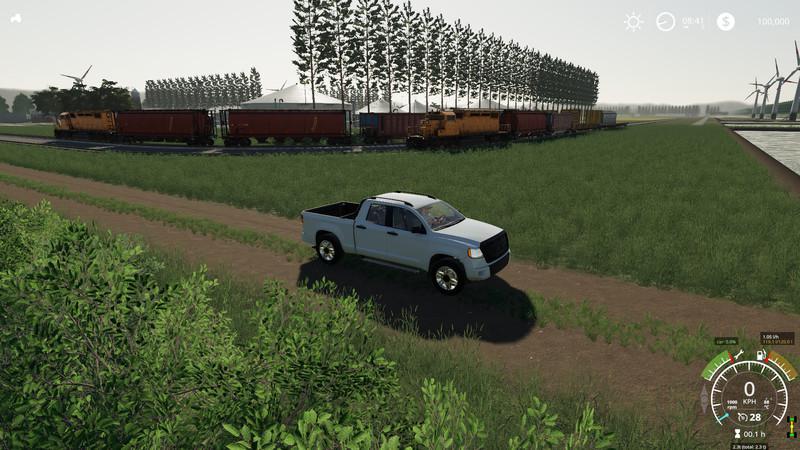Open the money balance coin icon

(726, 21)
